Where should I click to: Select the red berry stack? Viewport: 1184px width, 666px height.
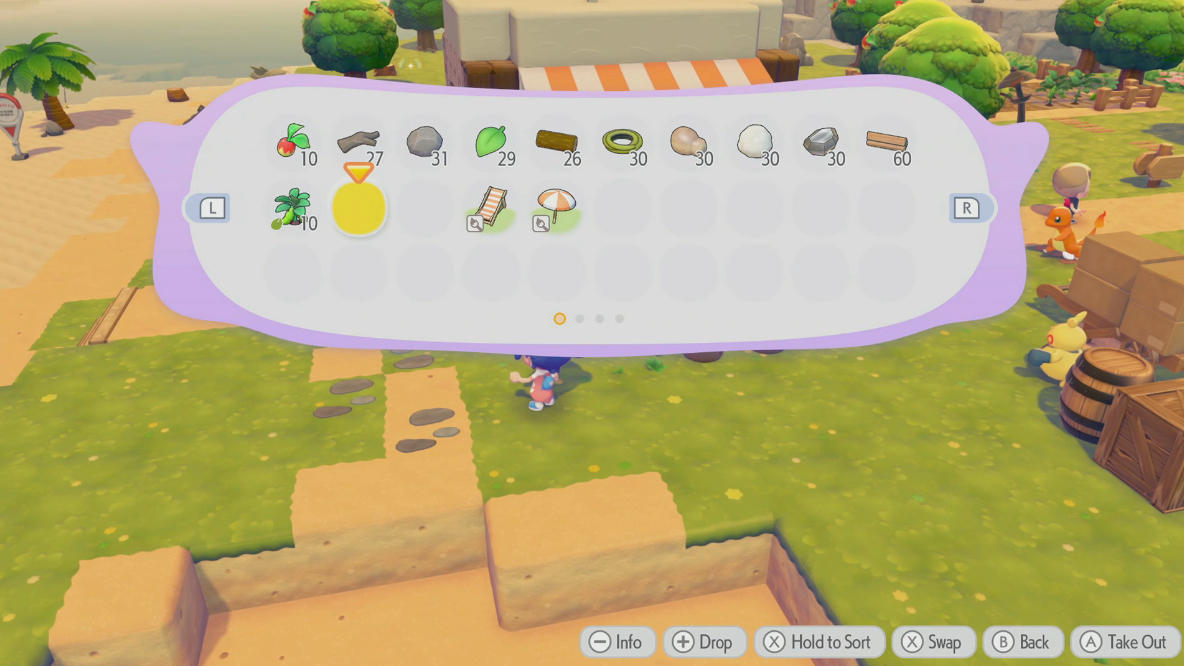(293, 143)
